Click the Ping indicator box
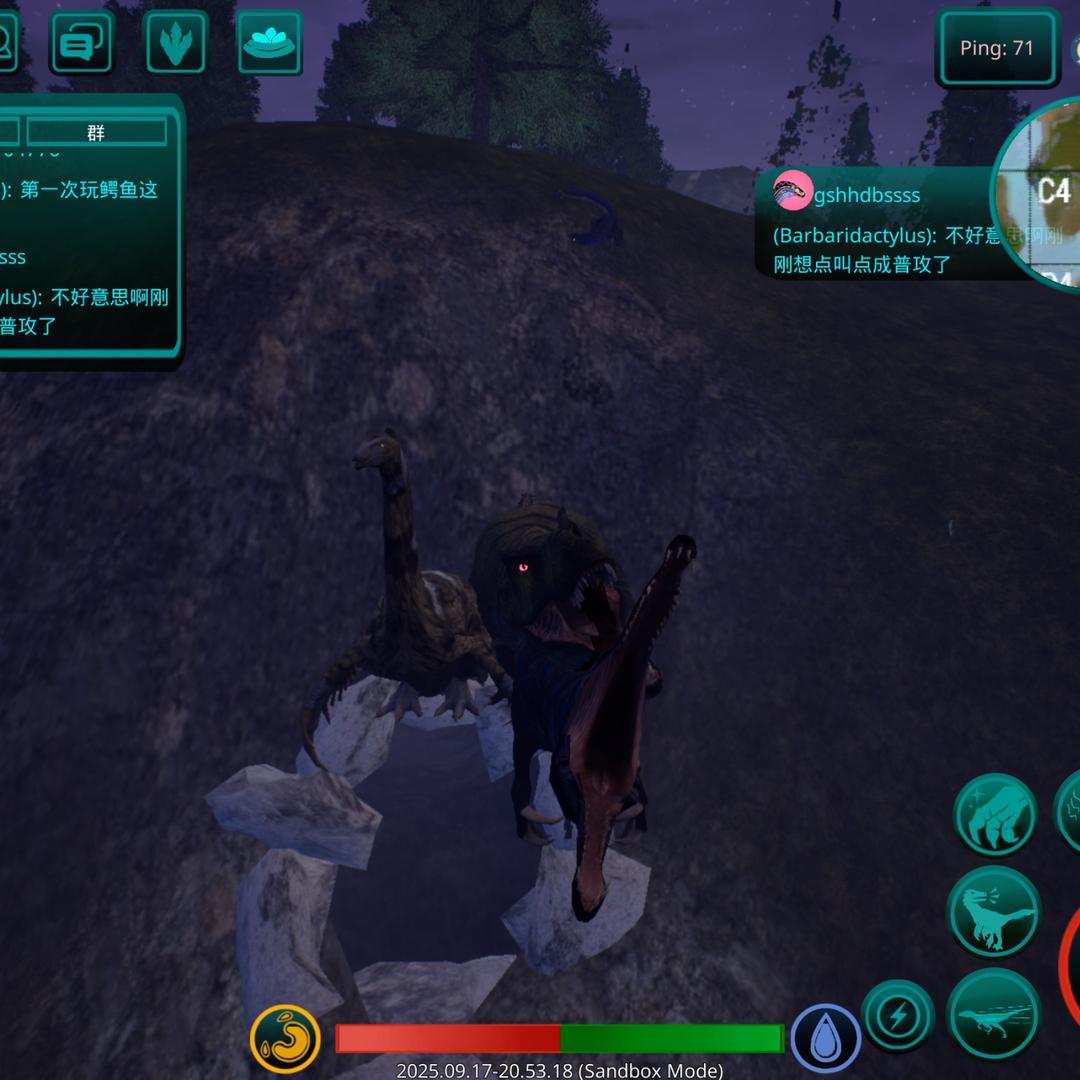This screenshot has width=1080, height=1080. 997,48
